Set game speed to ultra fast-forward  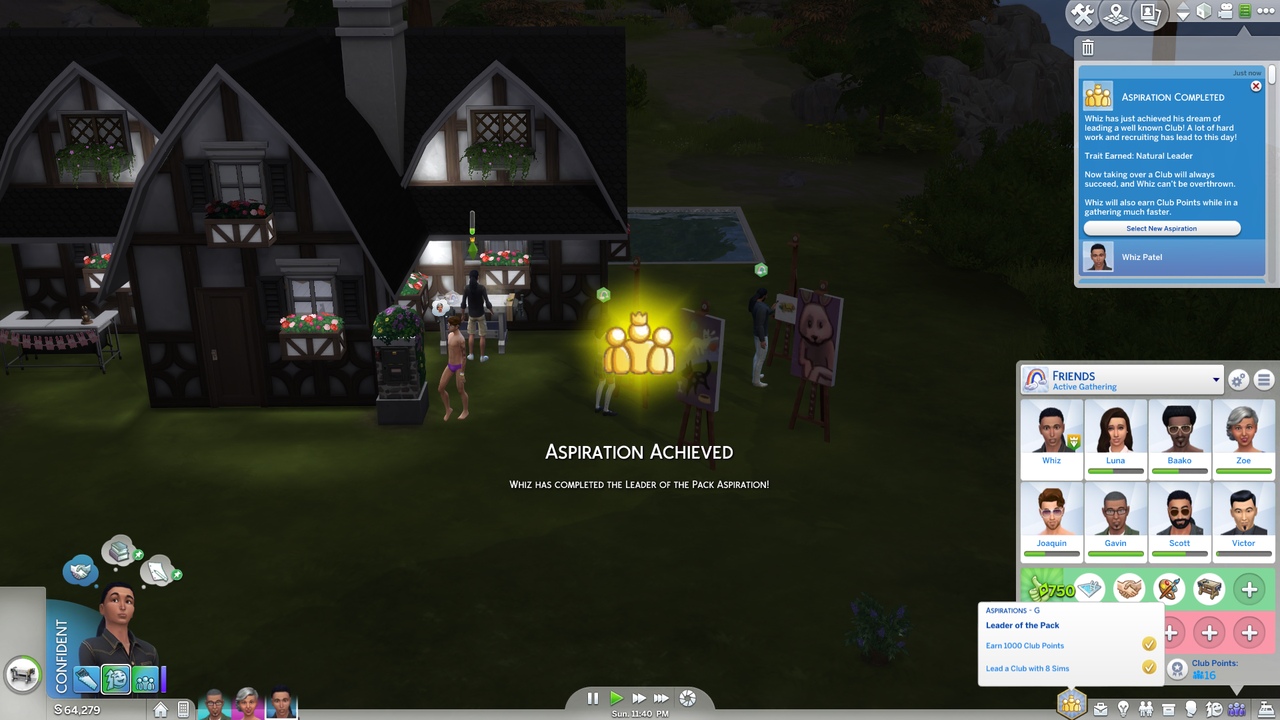click(x=661, y=698)
